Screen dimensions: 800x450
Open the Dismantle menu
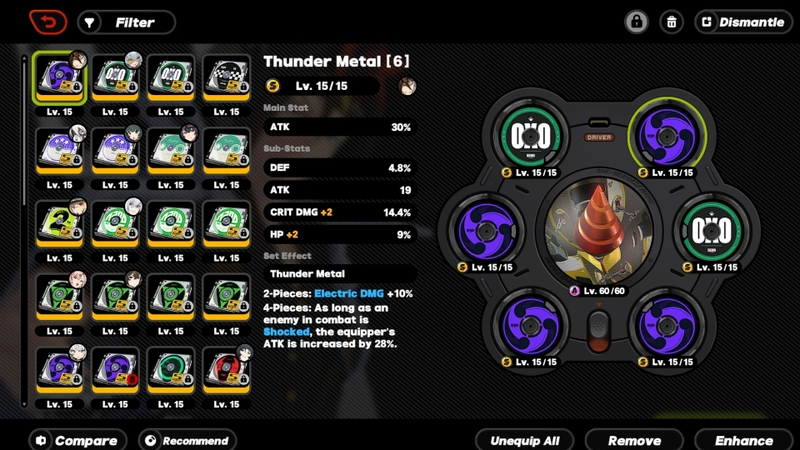[743, 22]
